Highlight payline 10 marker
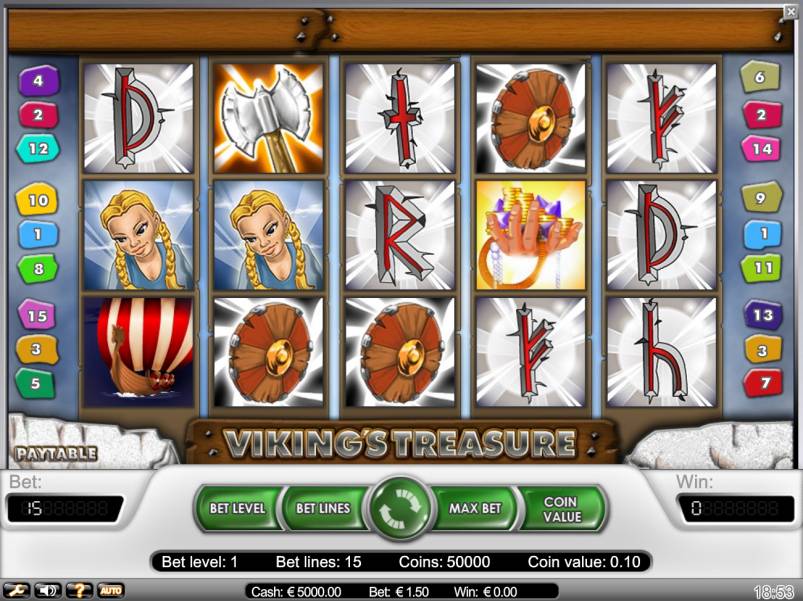This screenshot has width=803, height=601. tap(38, 200)
